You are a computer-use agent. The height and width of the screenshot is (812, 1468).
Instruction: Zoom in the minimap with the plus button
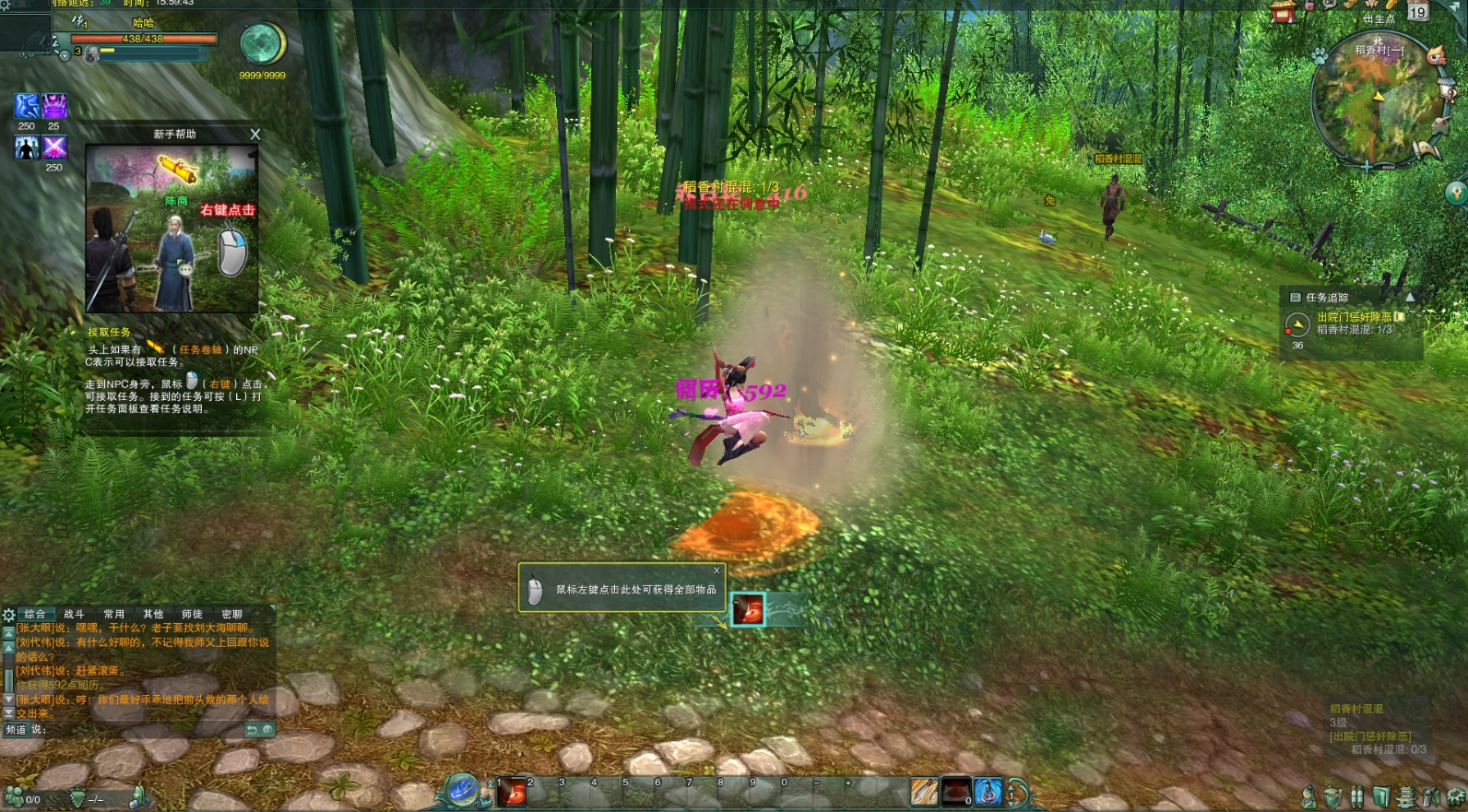[x=1366, y=167]
